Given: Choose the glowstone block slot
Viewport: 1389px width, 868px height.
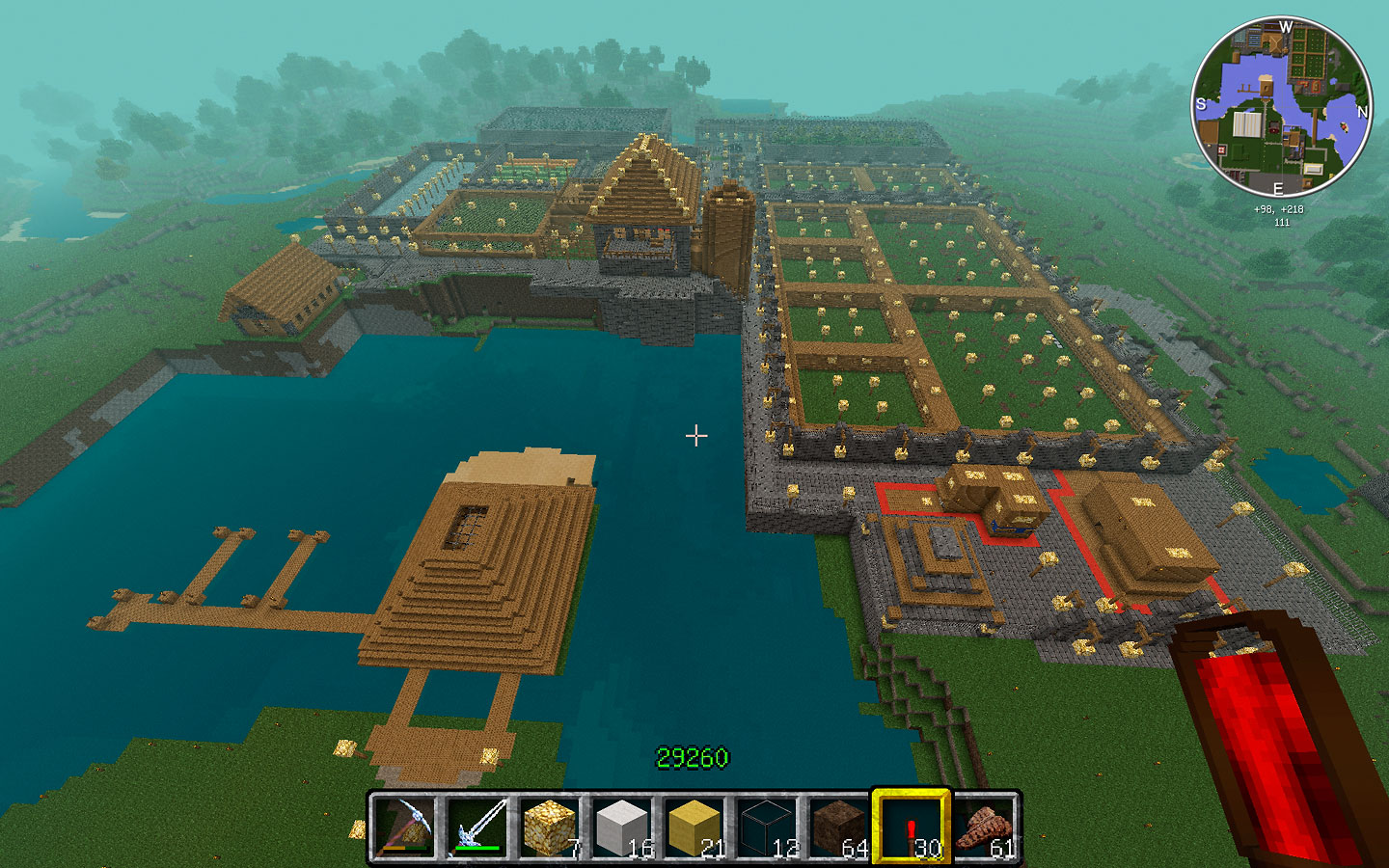Looking at the screenshot, I should click(x=549, y=827).
